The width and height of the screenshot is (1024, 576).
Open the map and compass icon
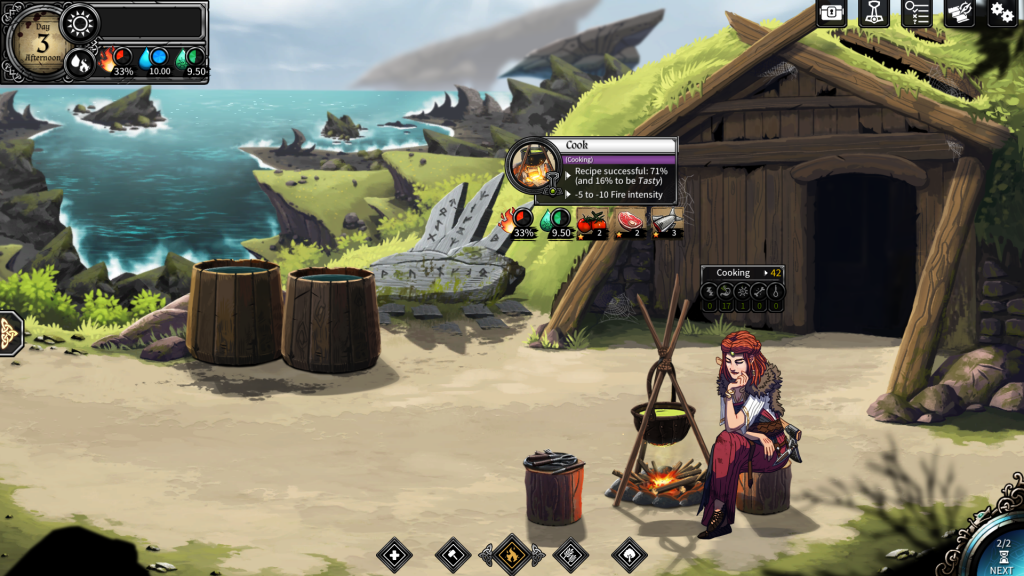[959, 13]
